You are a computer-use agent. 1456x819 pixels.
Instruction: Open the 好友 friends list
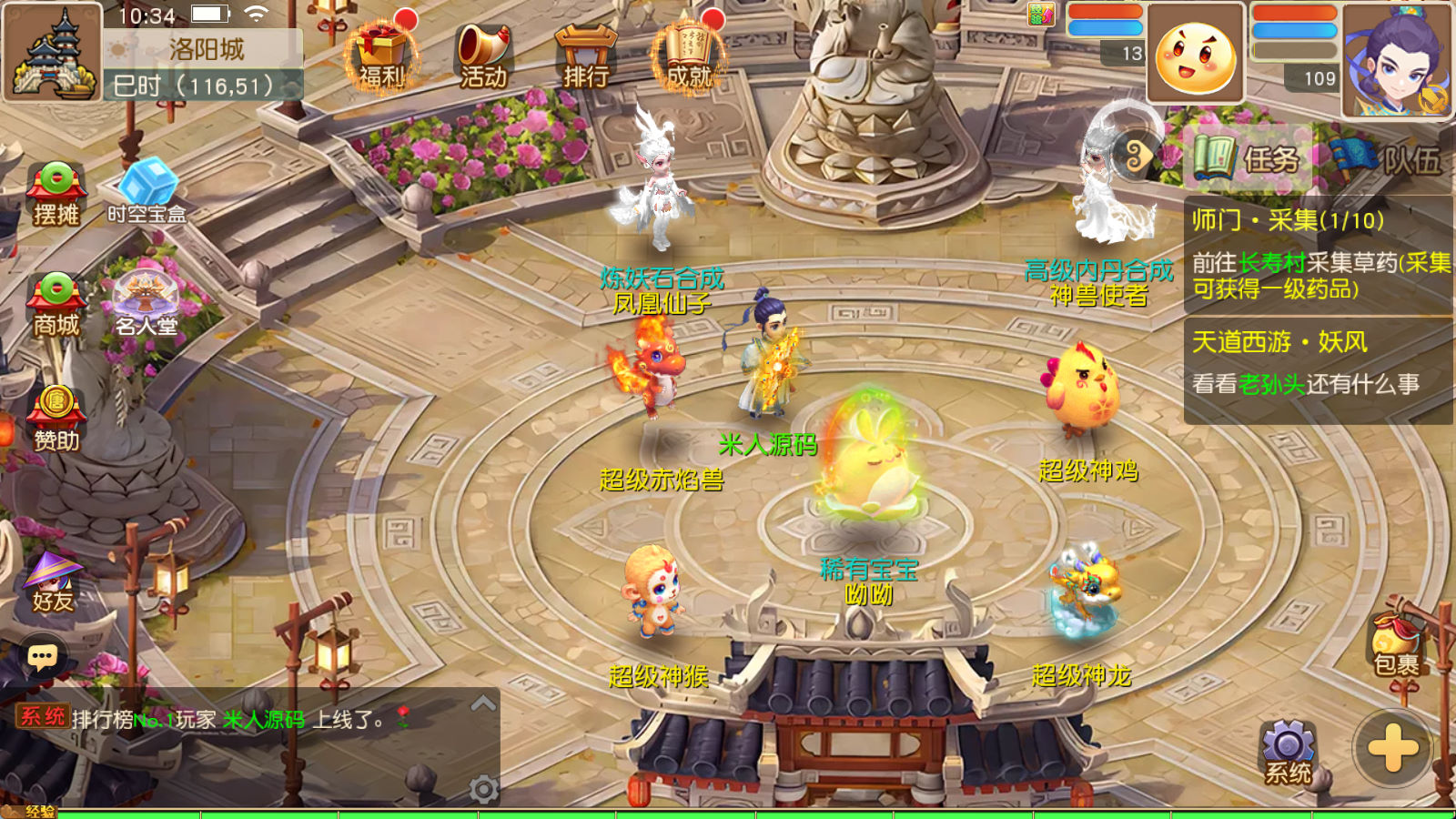pos(53,582)
